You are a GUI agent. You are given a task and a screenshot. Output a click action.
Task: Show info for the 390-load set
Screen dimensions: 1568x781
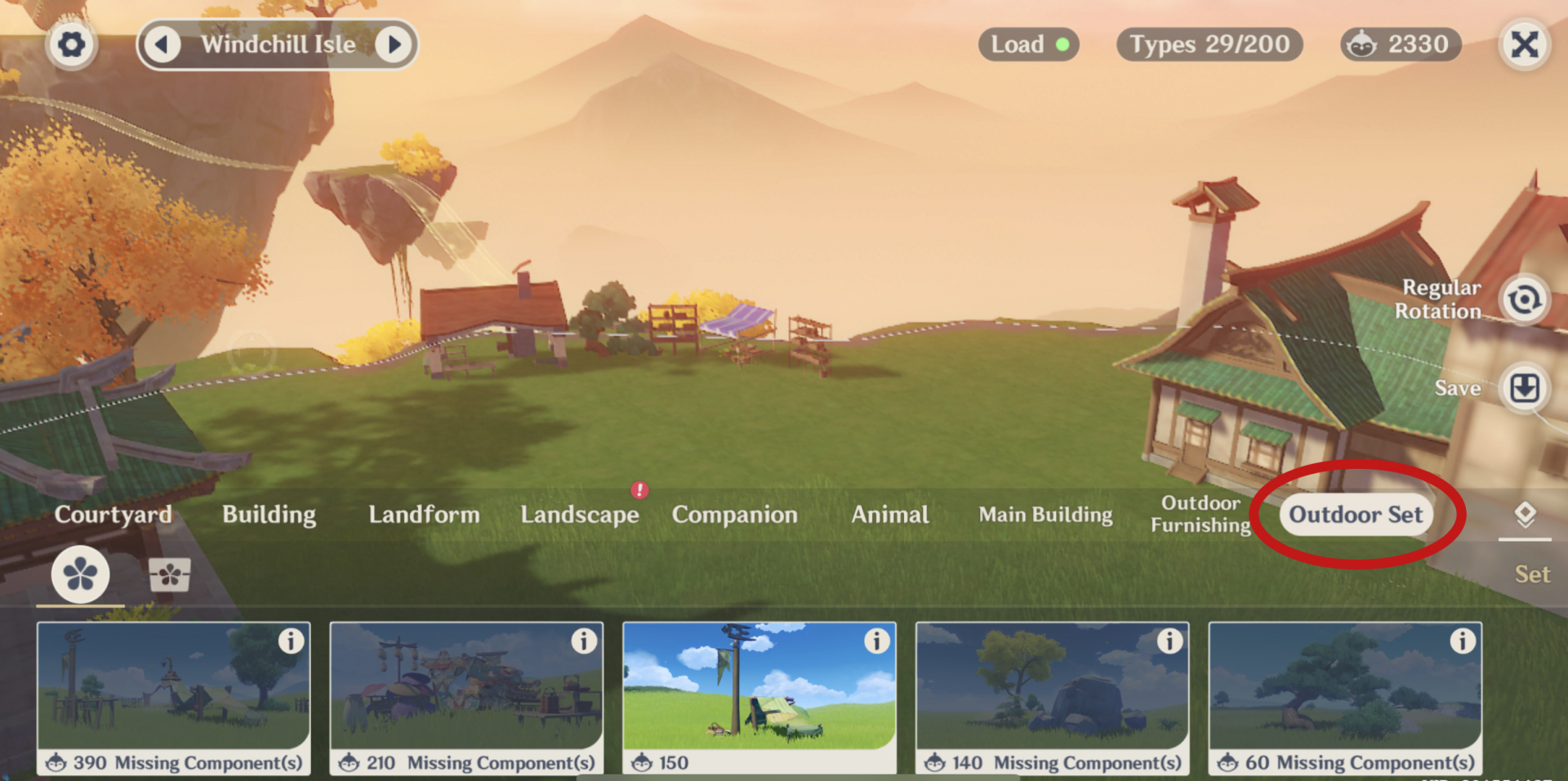pyautogui.click(x=291, y=641)
